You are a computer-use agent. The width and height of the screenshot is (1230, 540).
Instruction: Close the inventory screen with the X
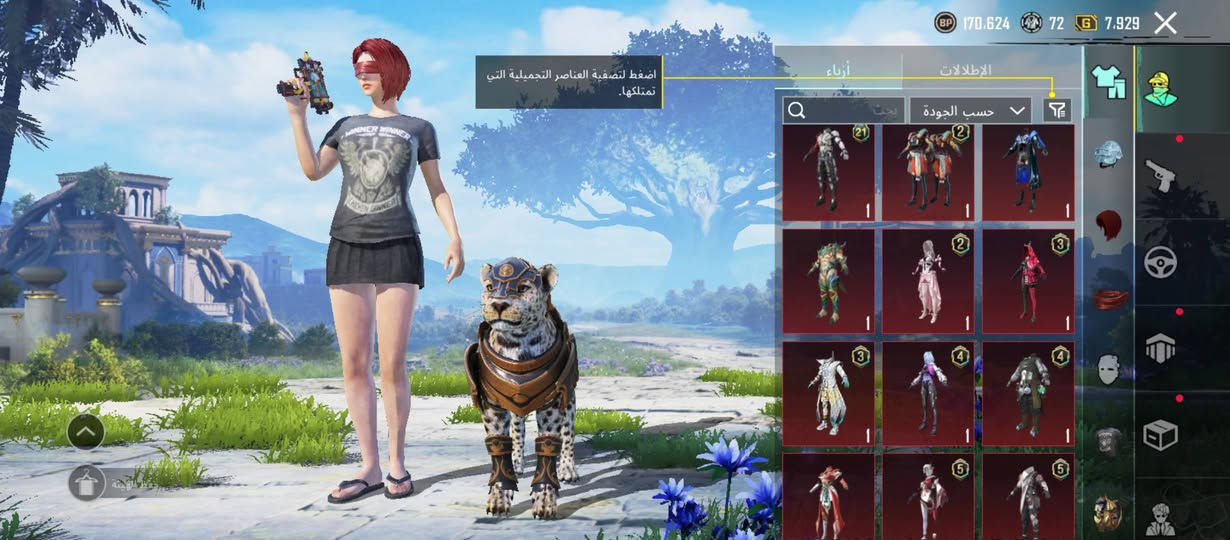(1165, 23)
